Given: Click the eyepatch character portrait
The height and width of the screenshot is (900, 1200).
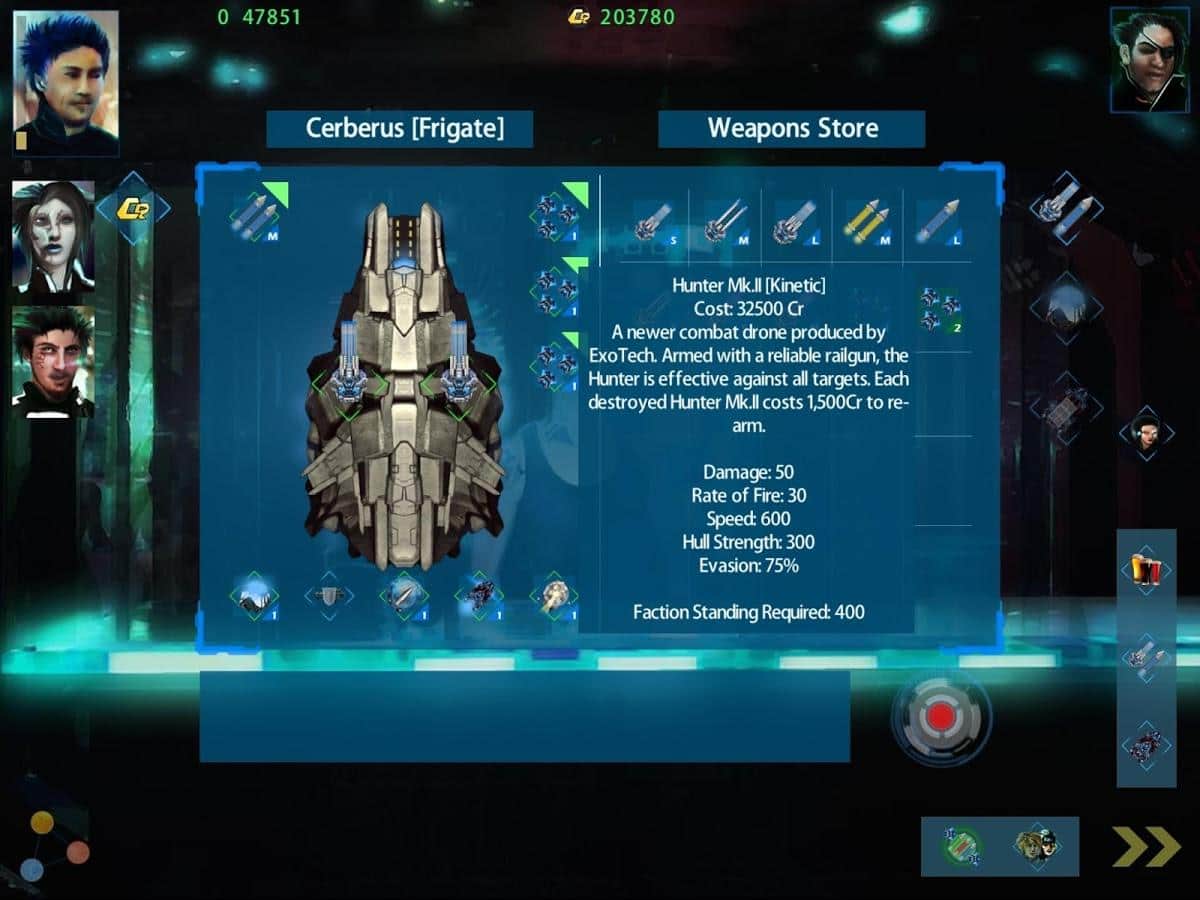Looking at the screenshot, I should coord(1148,60).
